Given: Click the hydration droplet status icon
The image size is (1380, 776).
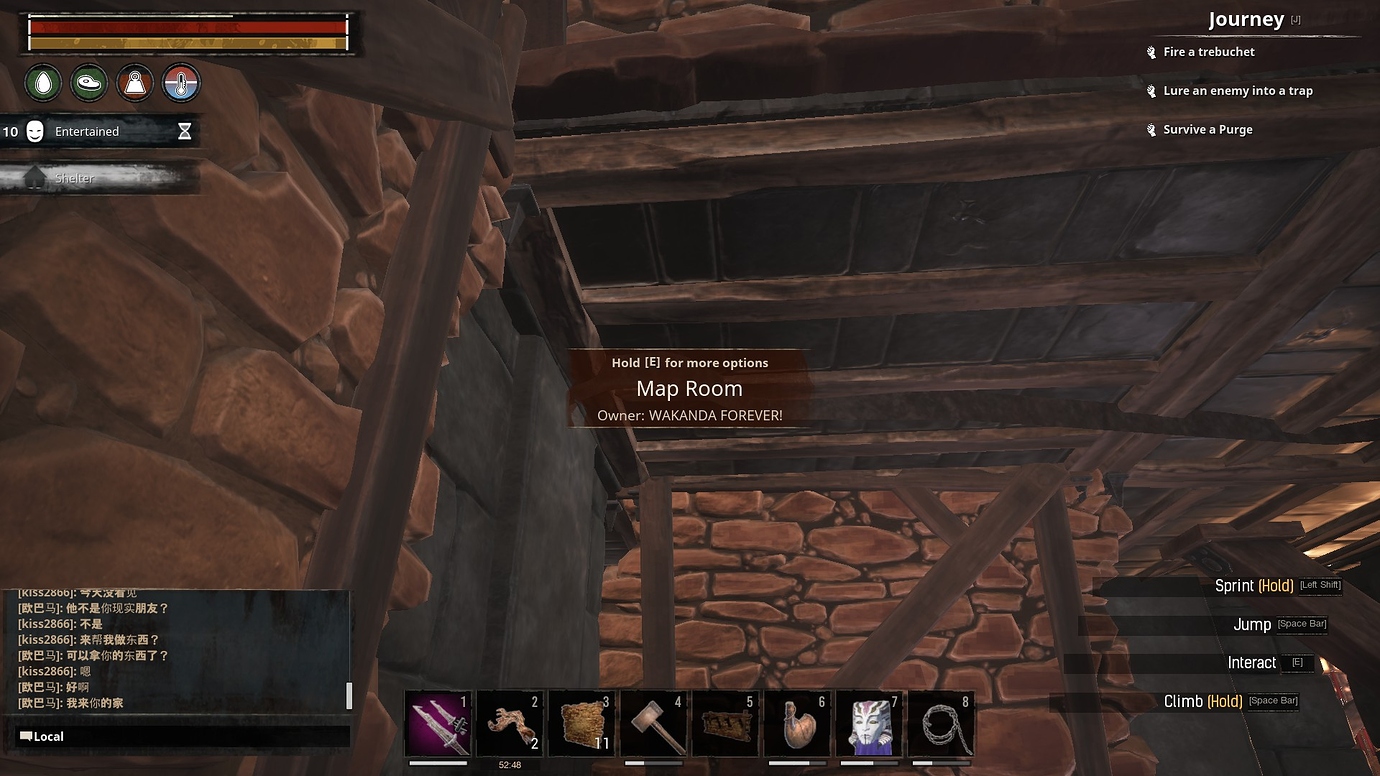Looking at the screenshot, I should click(42, 83).
